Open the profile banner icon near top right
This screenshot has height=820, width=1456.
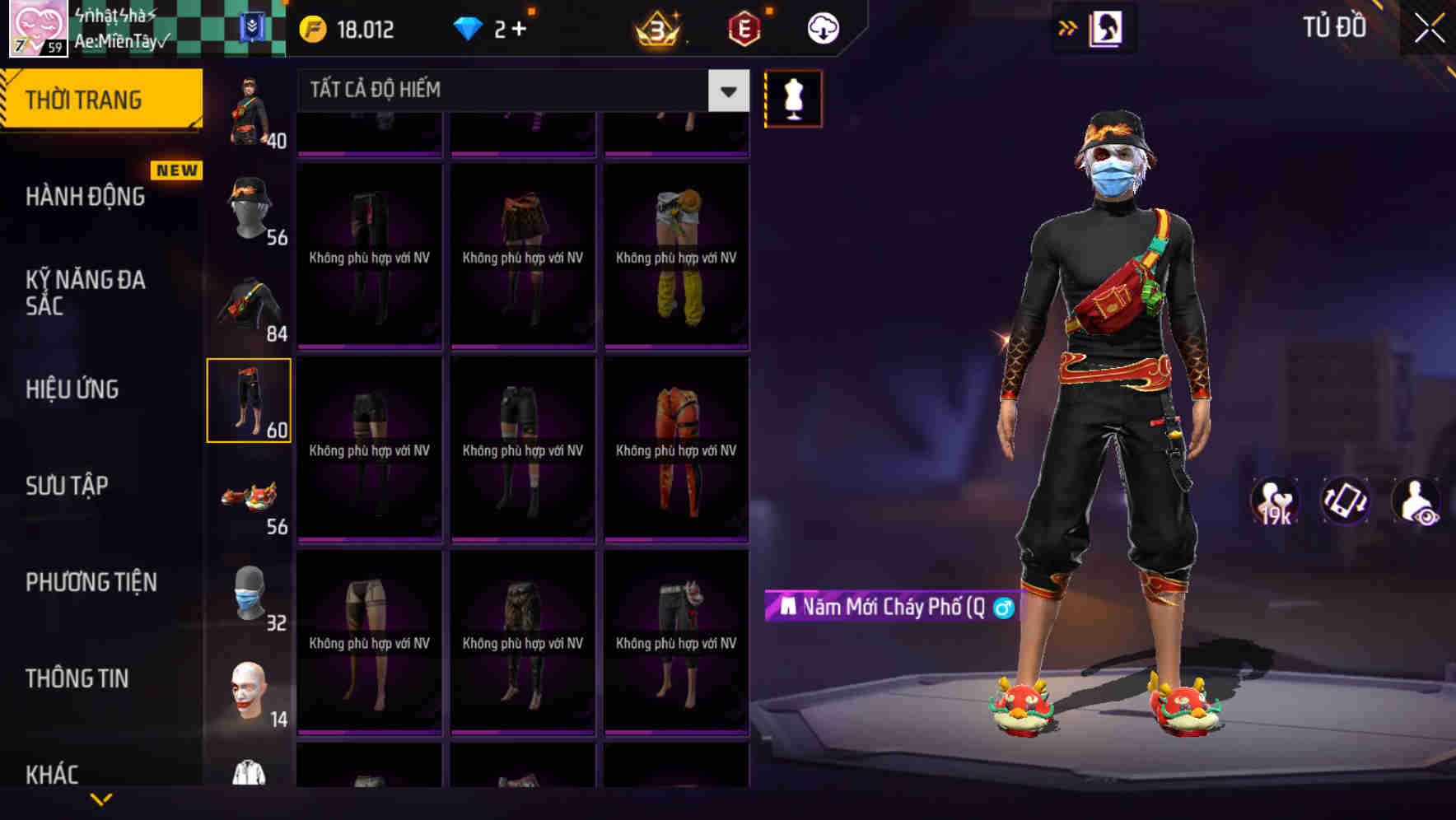coord(1108,27)
